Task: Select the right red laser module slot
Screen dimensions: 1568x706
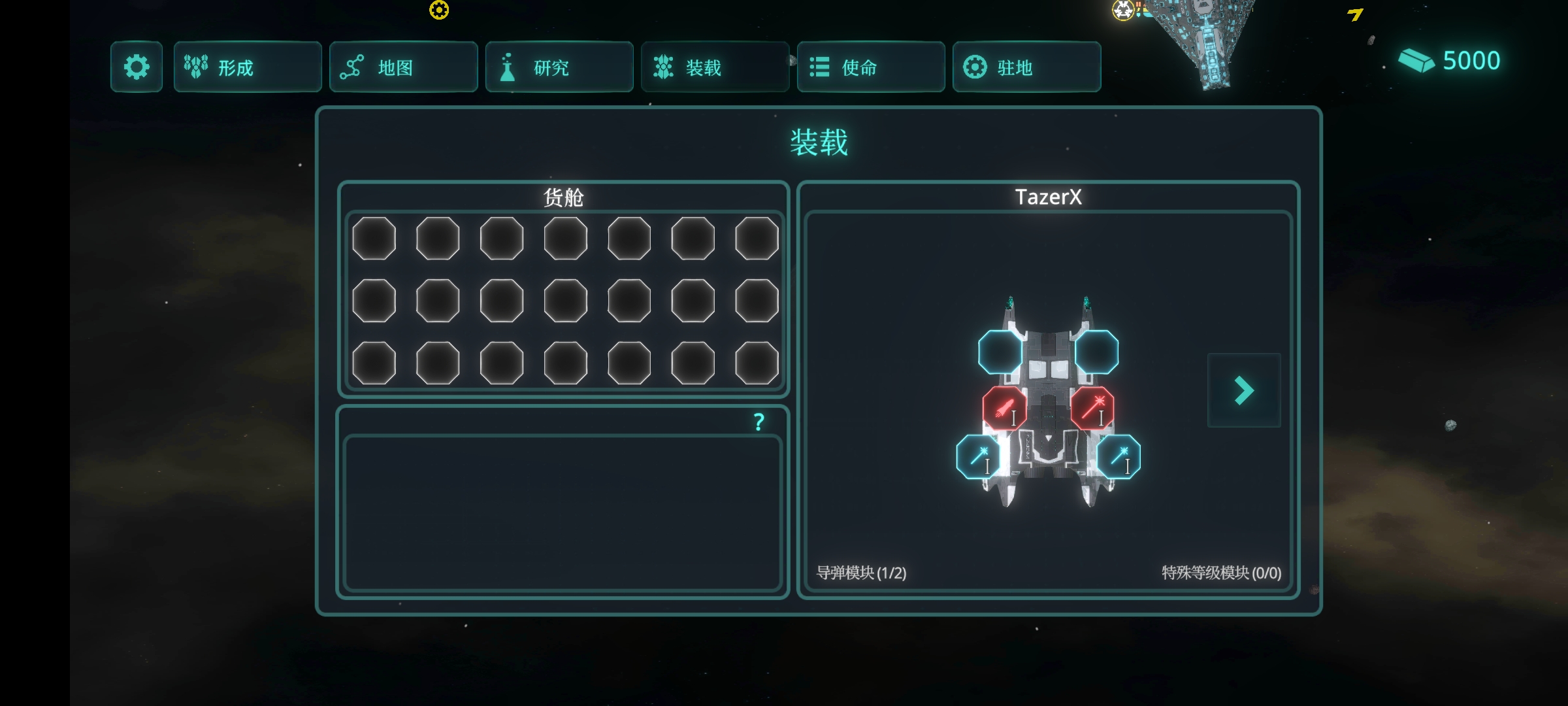Action: tap(1092, 409)
